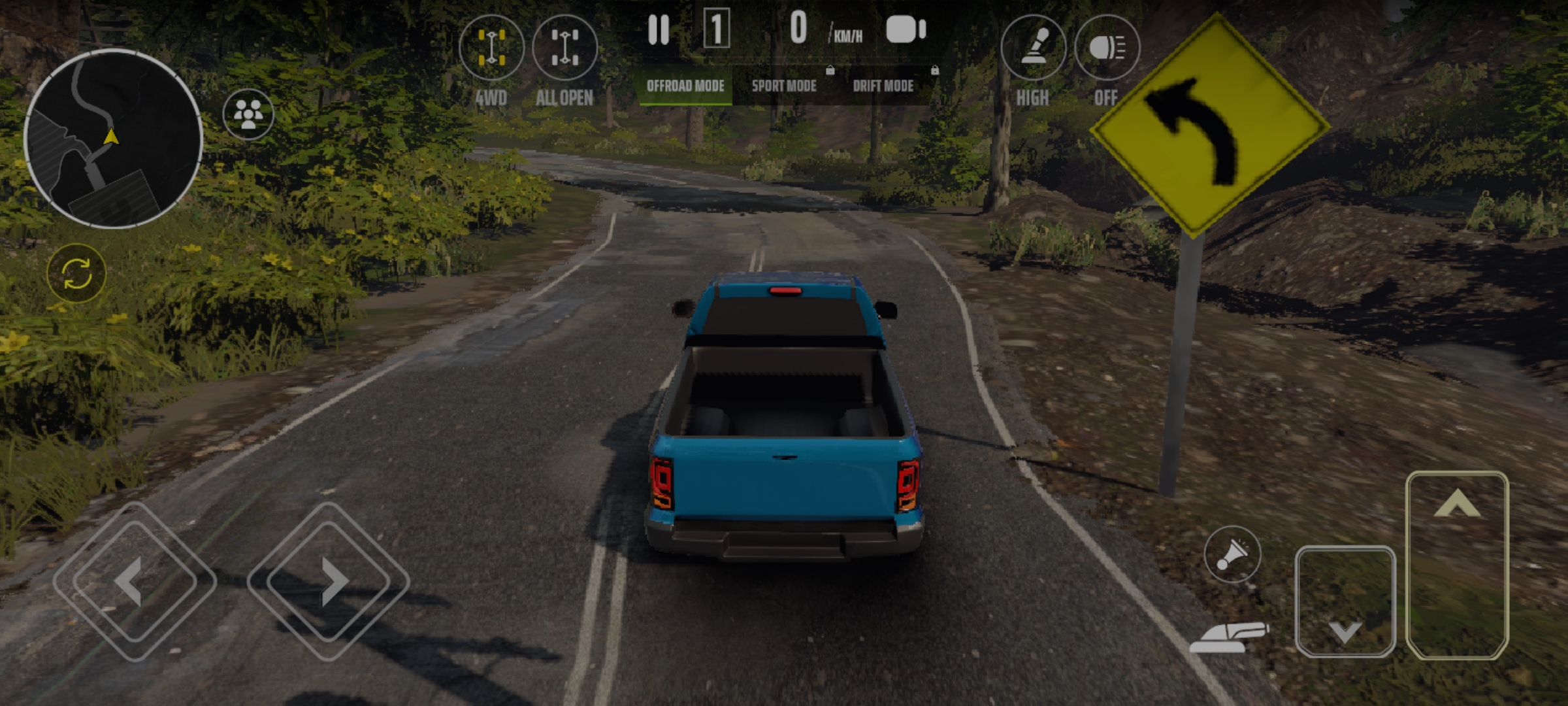Toggle the 4WD drivetrain setting

(491, 48)
